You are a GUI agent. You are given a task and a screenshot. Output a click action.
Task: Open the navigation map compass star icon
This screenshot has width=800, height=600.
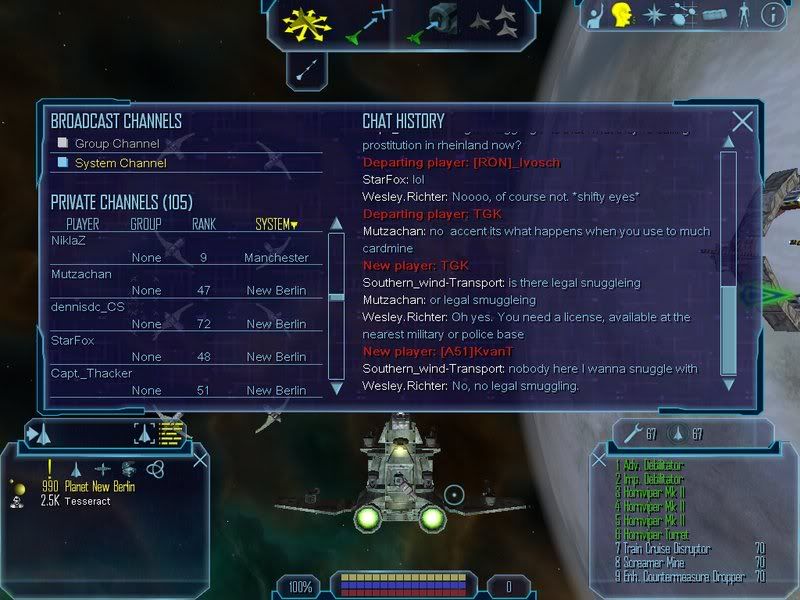click(x=653, y=15)
